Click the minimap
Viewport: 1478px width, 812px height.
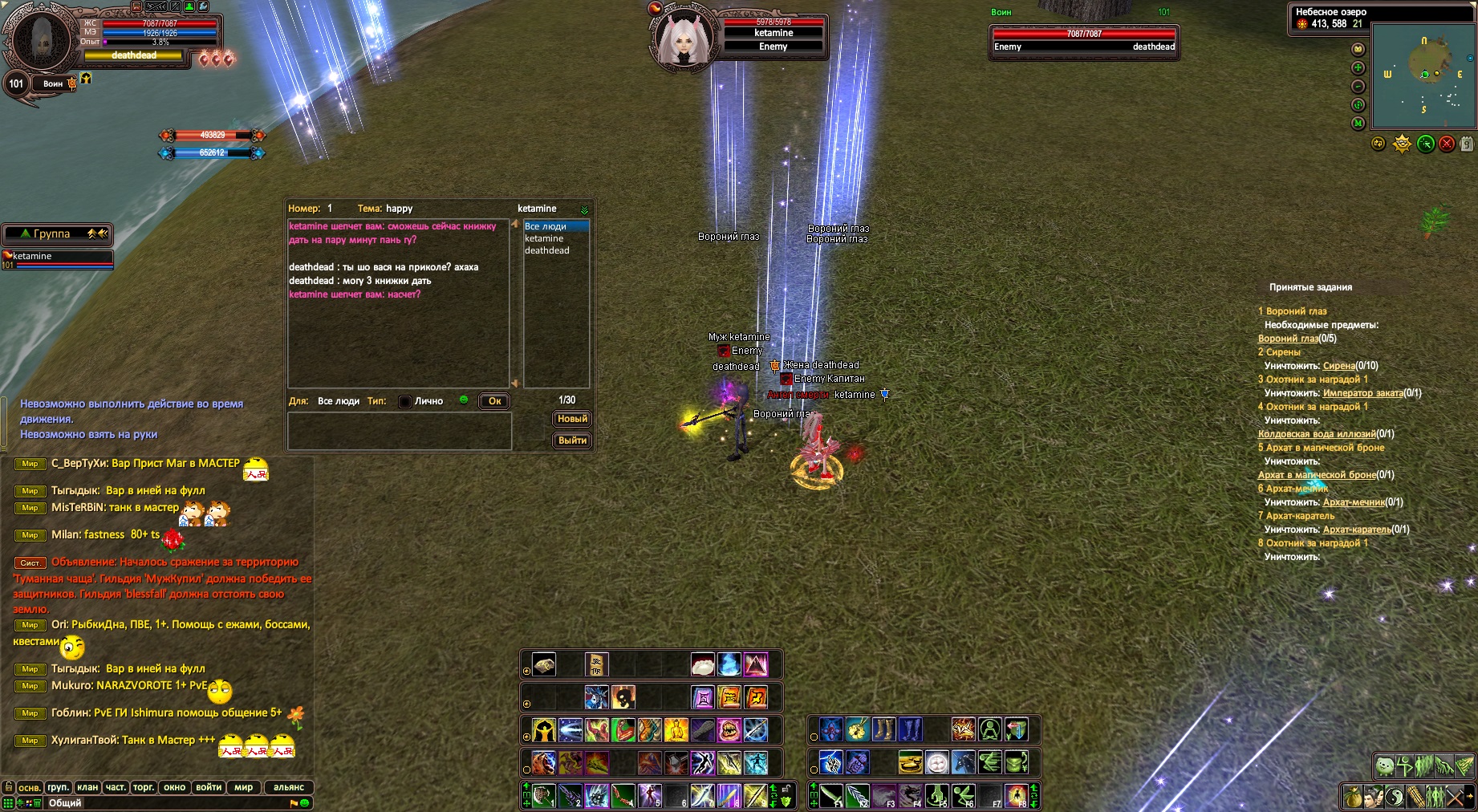click(1423, 76)
